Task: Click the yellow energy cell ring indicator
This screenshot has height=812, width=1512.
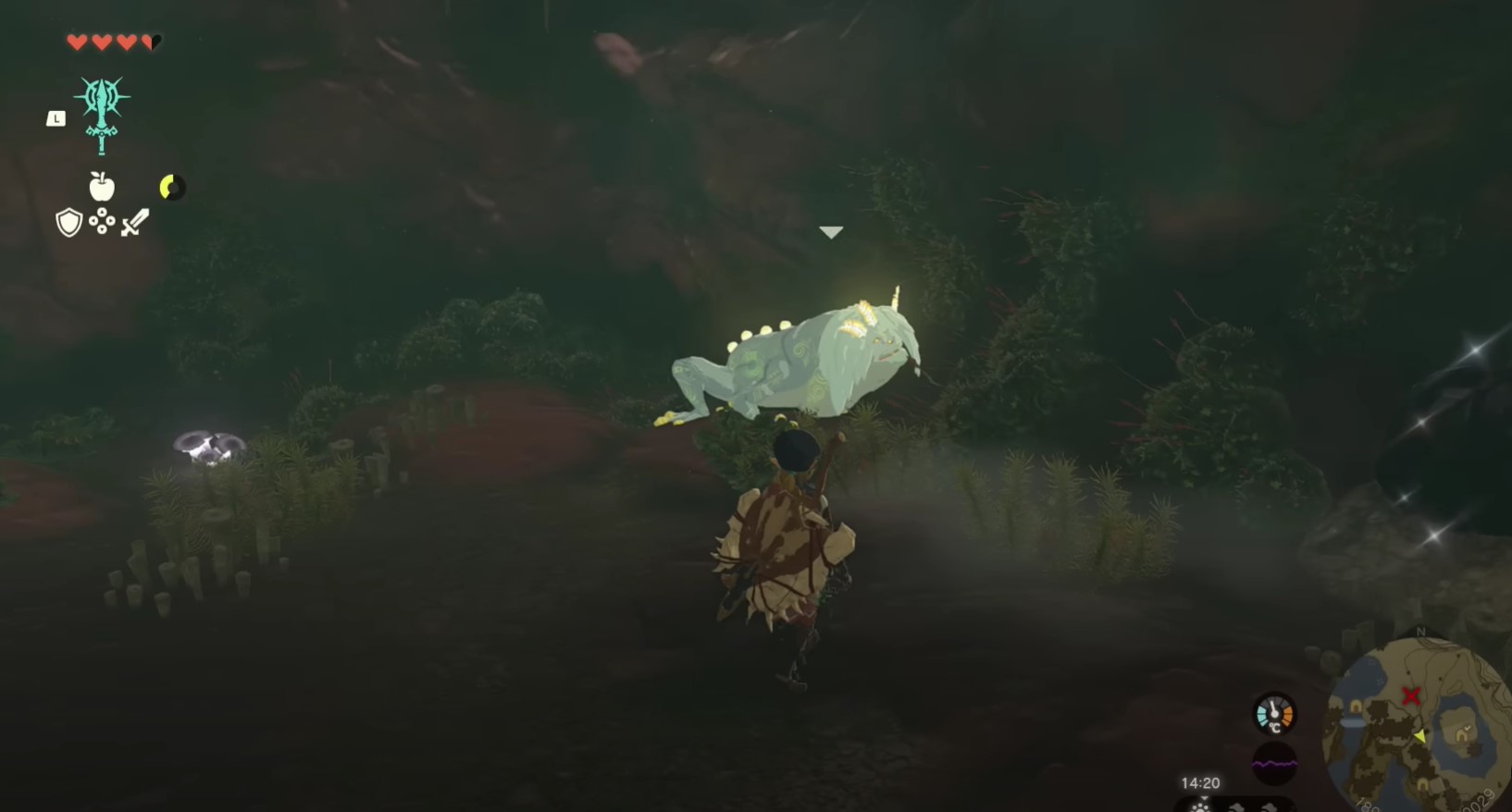Action: 171,185
